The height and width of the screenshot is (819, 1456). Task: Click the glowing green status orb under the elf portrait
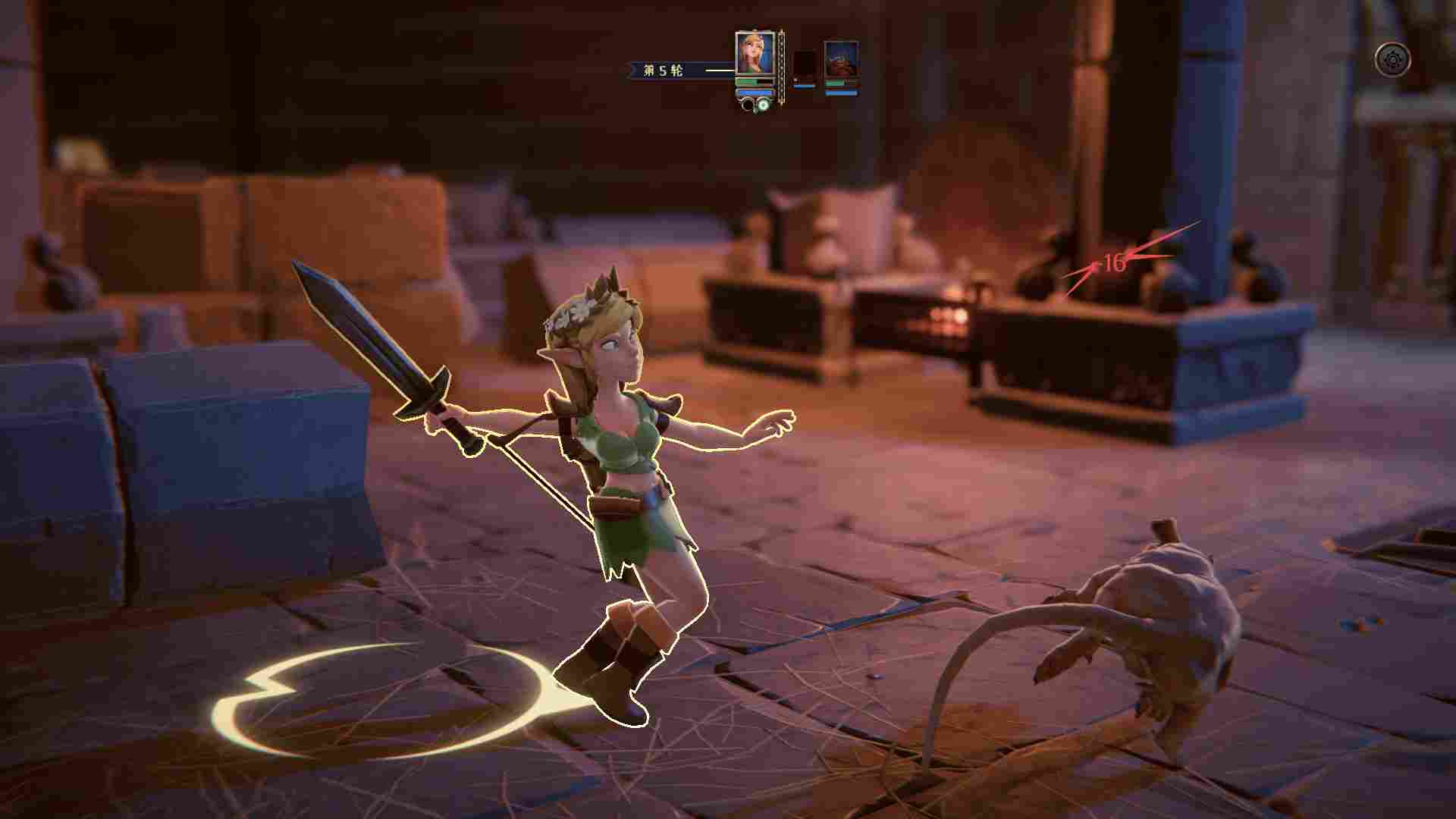(764, 105)
